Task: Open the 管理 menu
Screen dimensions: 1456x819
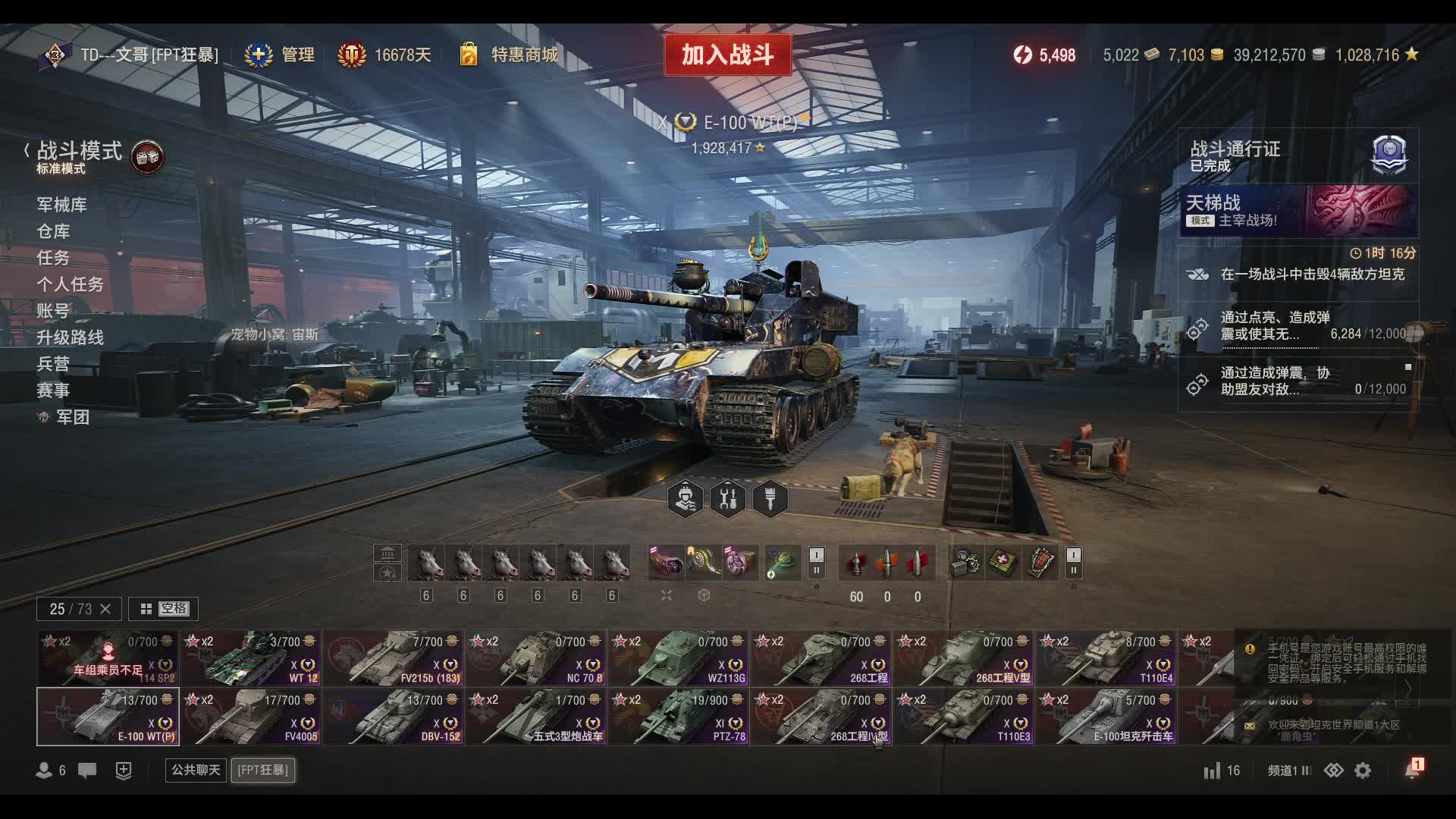Action: tap(281, 55)
